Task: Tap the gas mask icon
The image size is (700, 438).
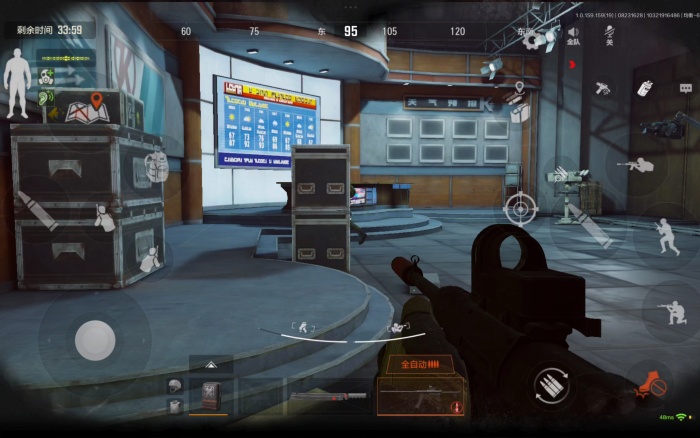Action: tap(46, 78)
